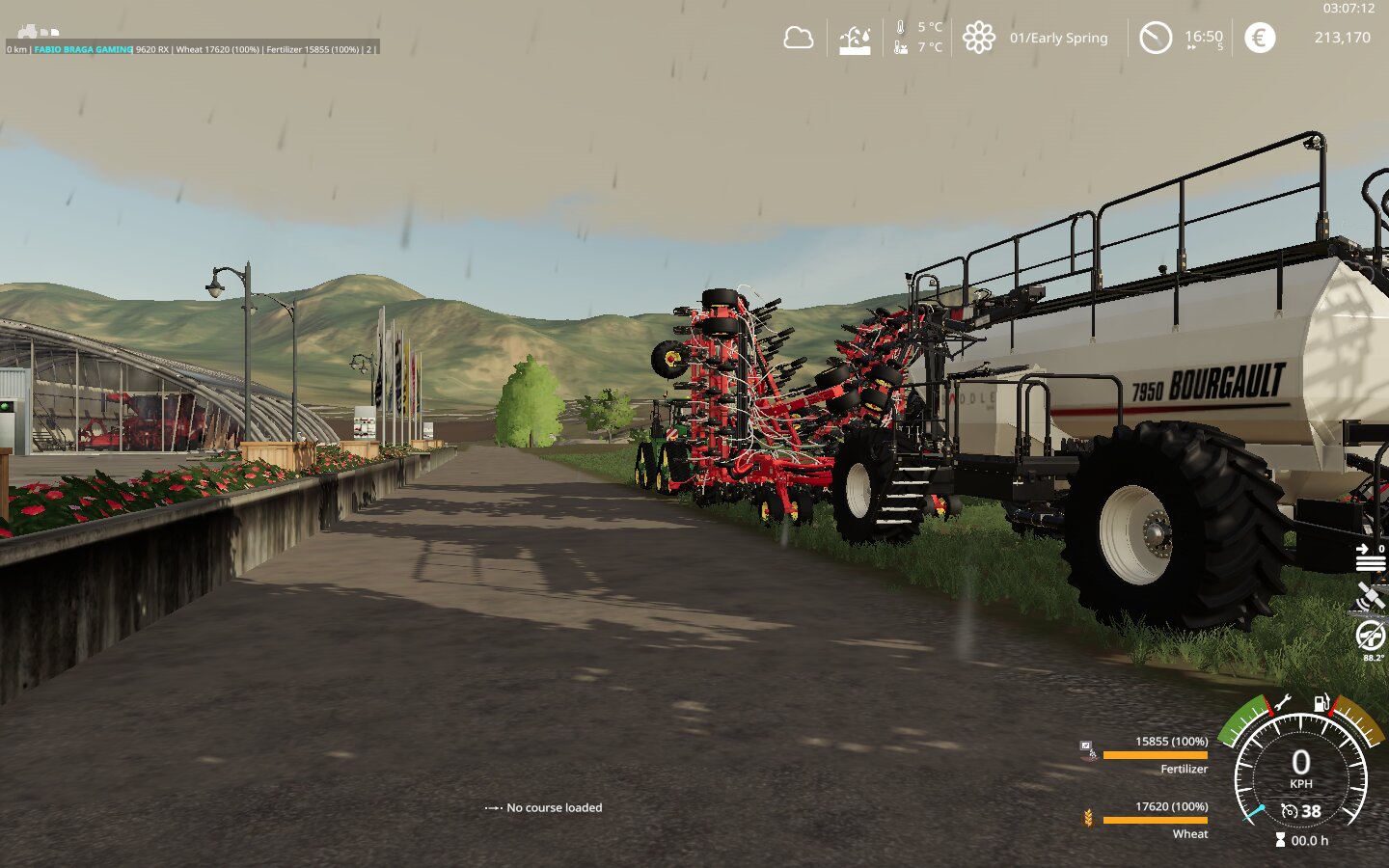Select the FABIO BRAGA GAMING vehicle entry
The height and width of the screenshot is (868, 1389).
83,49
